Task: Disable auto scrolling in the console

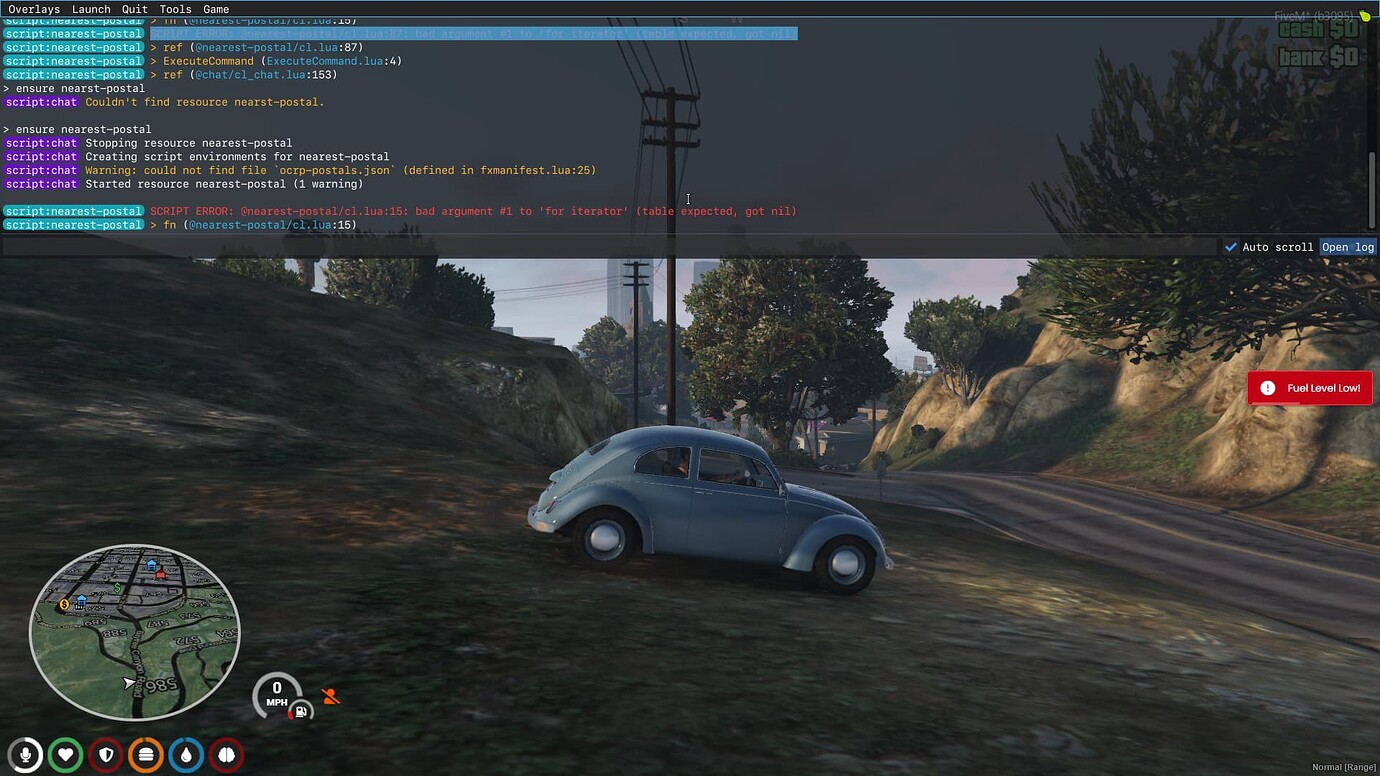Action: click(1231, 247)
